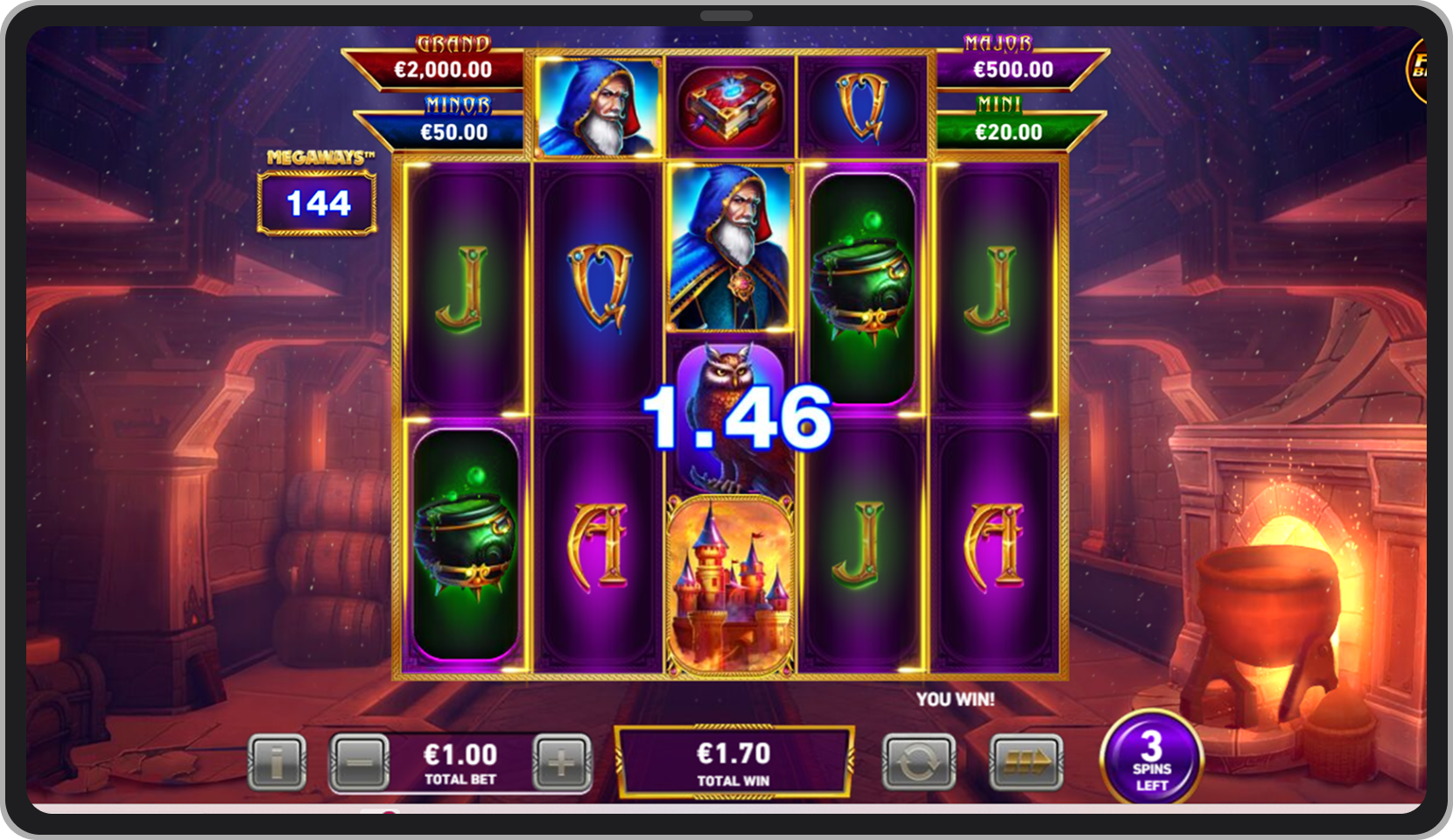The width and height of the screenshot is (1453, 840).
Task: Increase total bet with plus button
Action: [x=561, y=763]
